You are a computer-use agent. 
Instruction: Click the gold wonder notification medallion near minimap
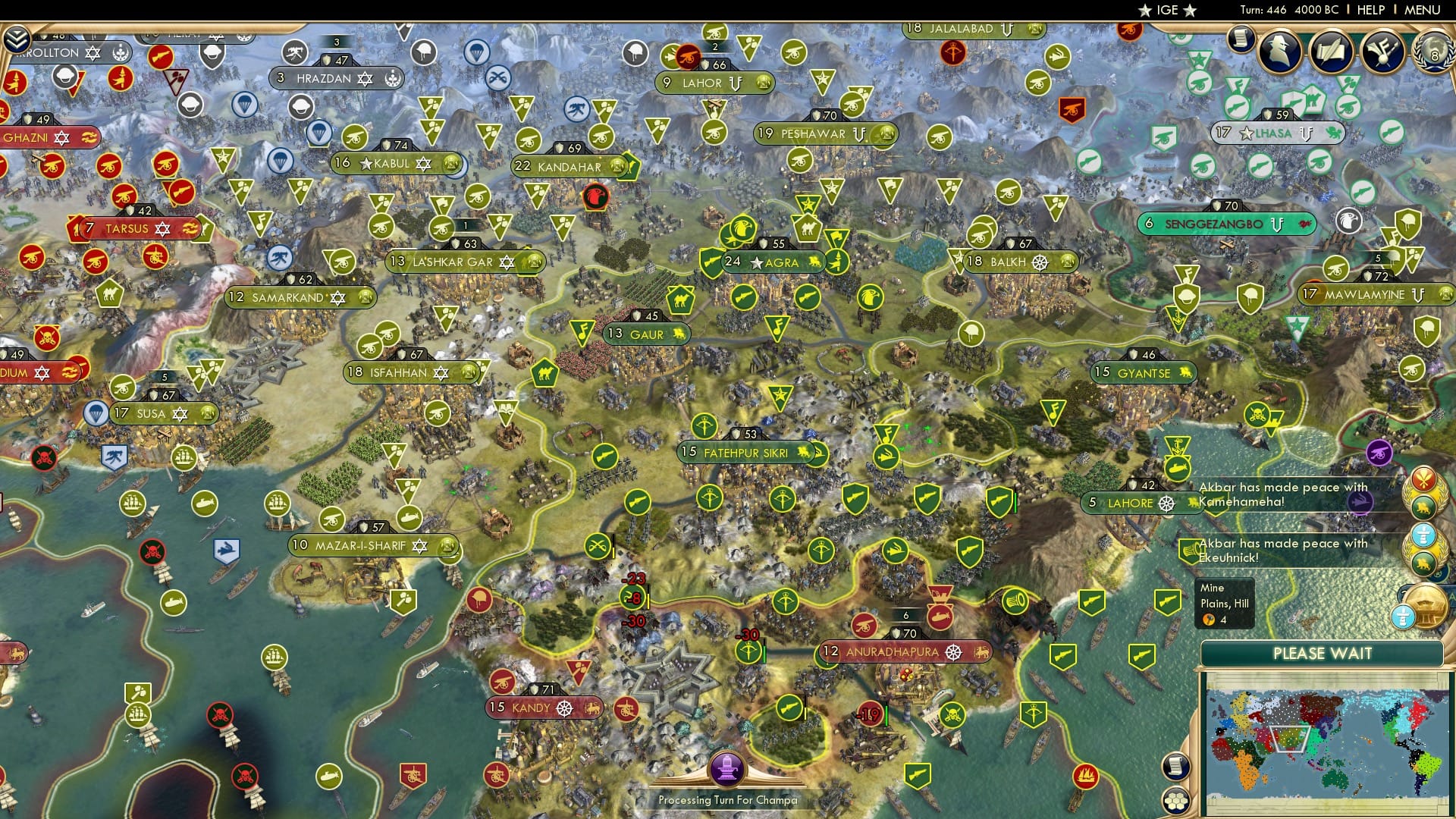pos(1429,607)
